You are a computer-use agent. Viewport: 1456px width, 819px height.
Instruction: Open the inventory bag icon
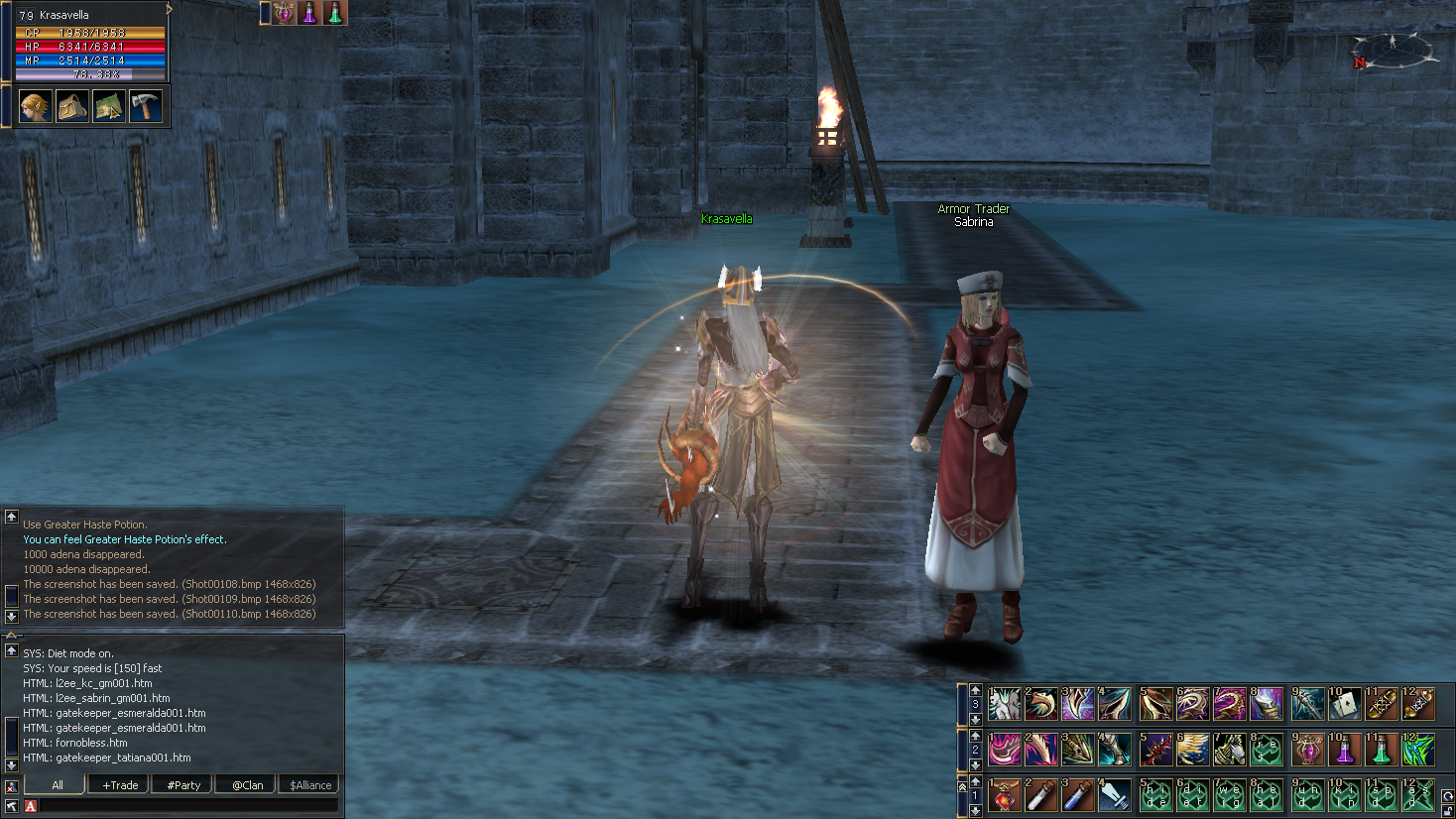point(71,106)
